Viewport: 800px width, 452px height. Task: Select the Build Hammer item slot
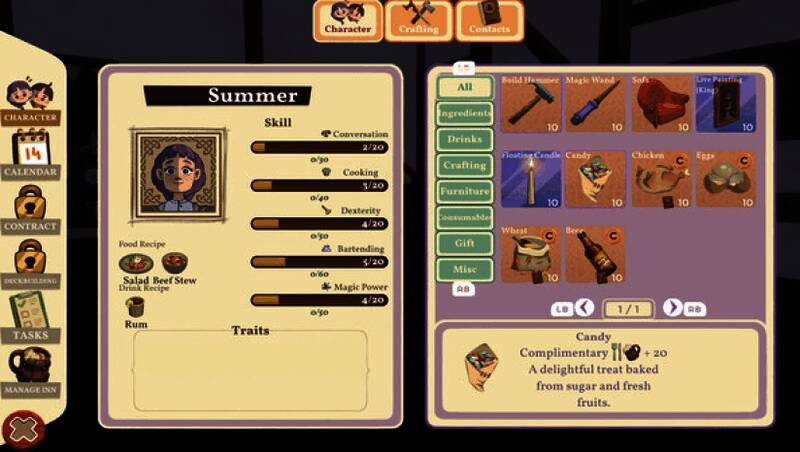(531, 104)
